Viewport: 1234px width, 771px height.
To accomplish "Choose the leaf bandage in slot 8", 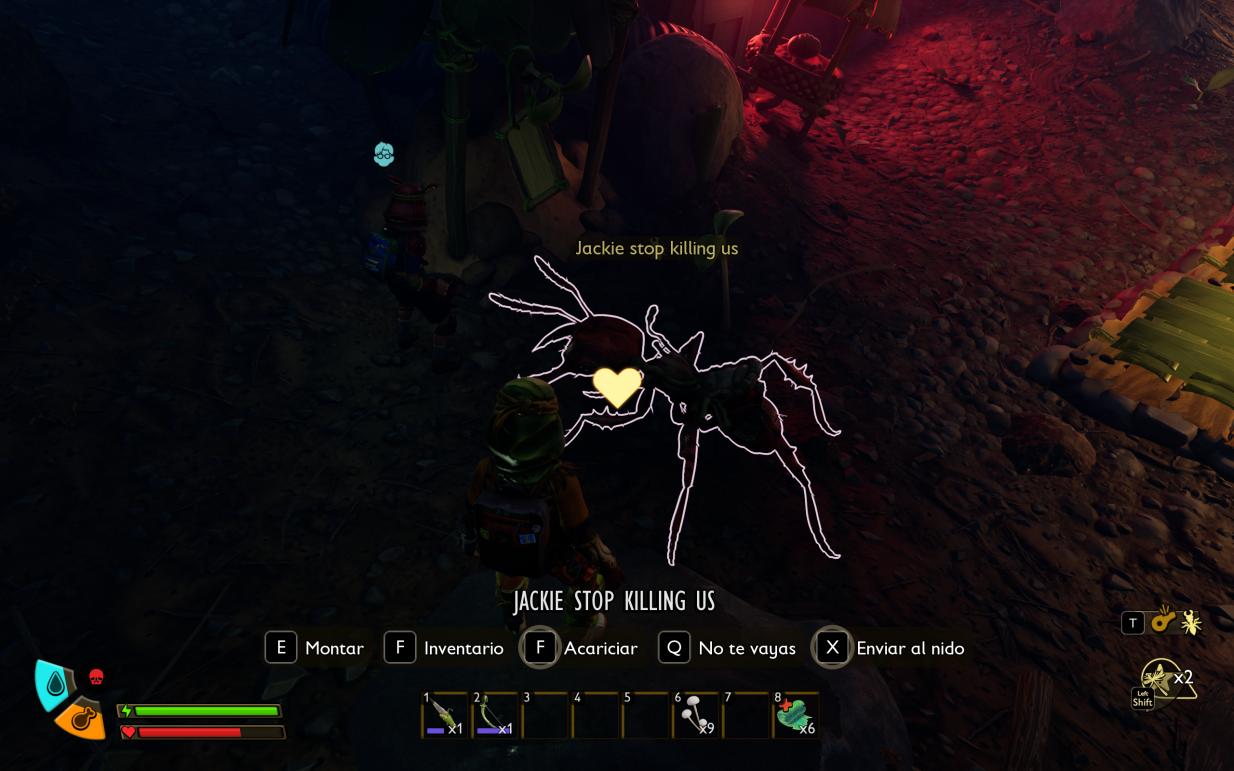I will tap(795, 715).
